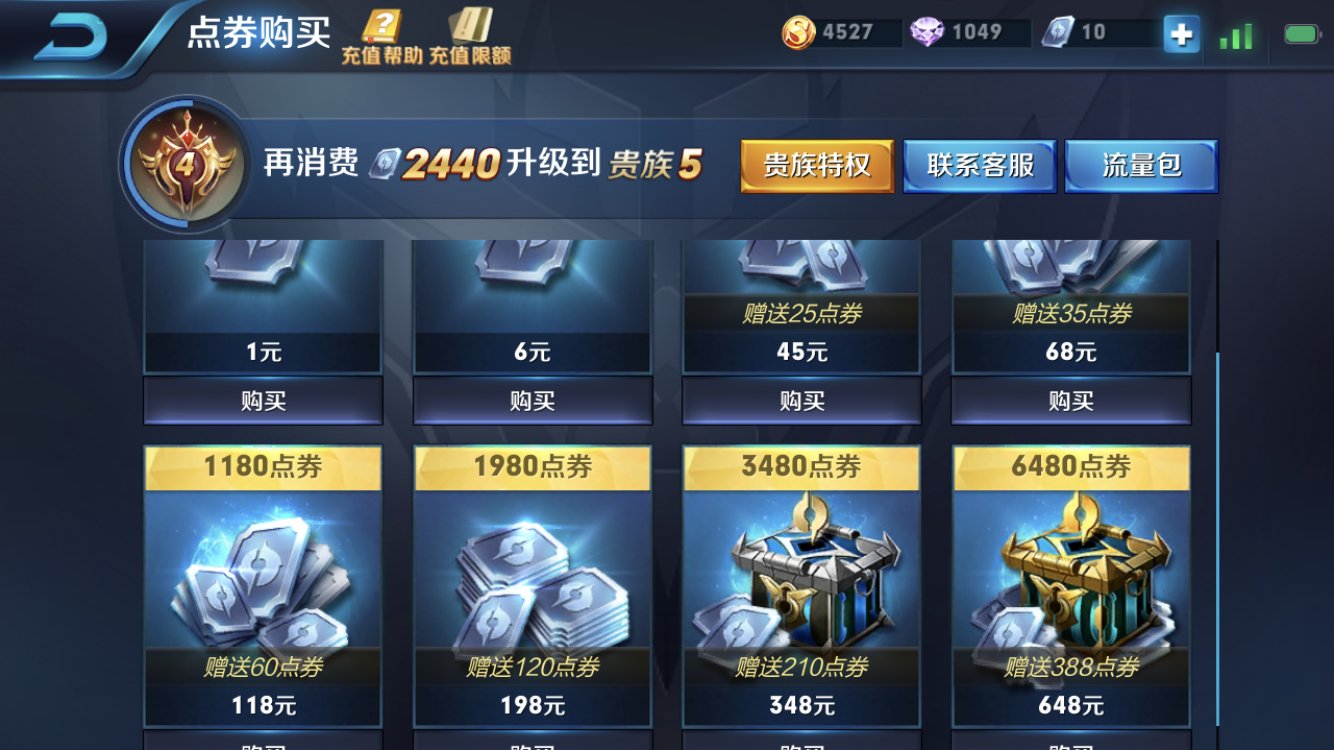Open the 充值限额 recharge limit card icon

[x=470, y=30]
